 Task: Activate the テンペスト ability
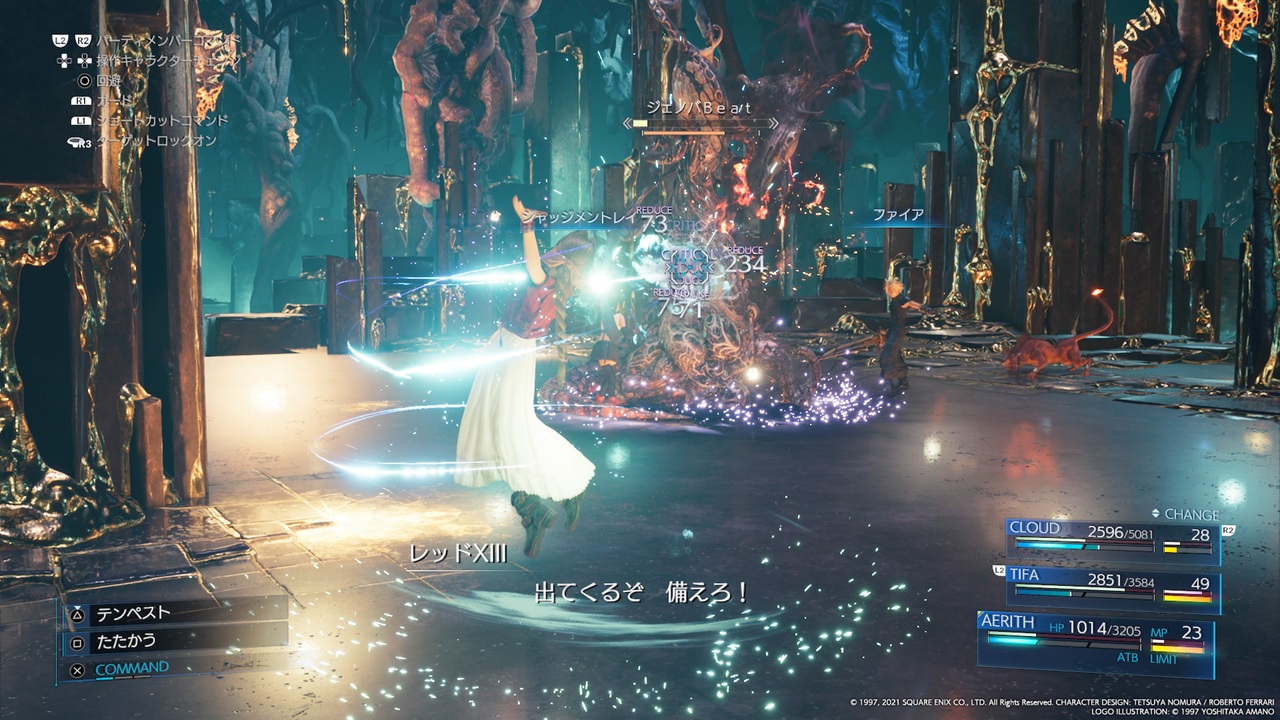pyautogui.click(x=132, y=613)
